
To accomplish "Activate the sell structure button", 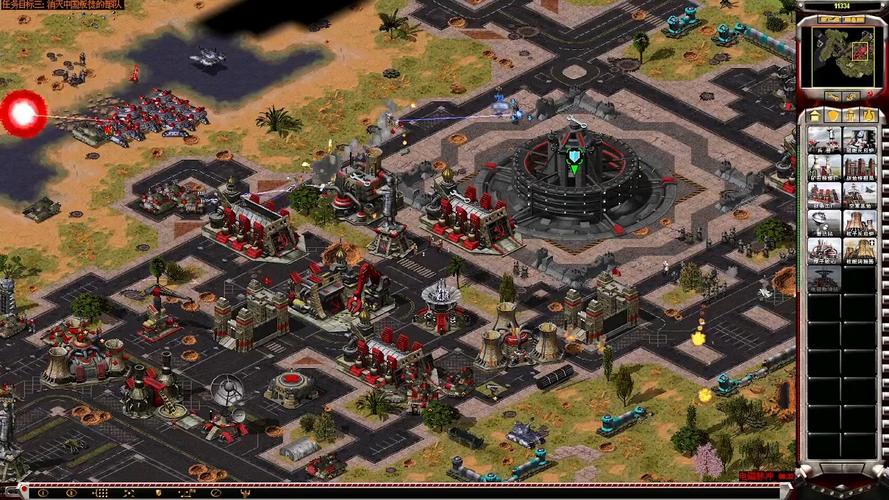I will point(852,97).
